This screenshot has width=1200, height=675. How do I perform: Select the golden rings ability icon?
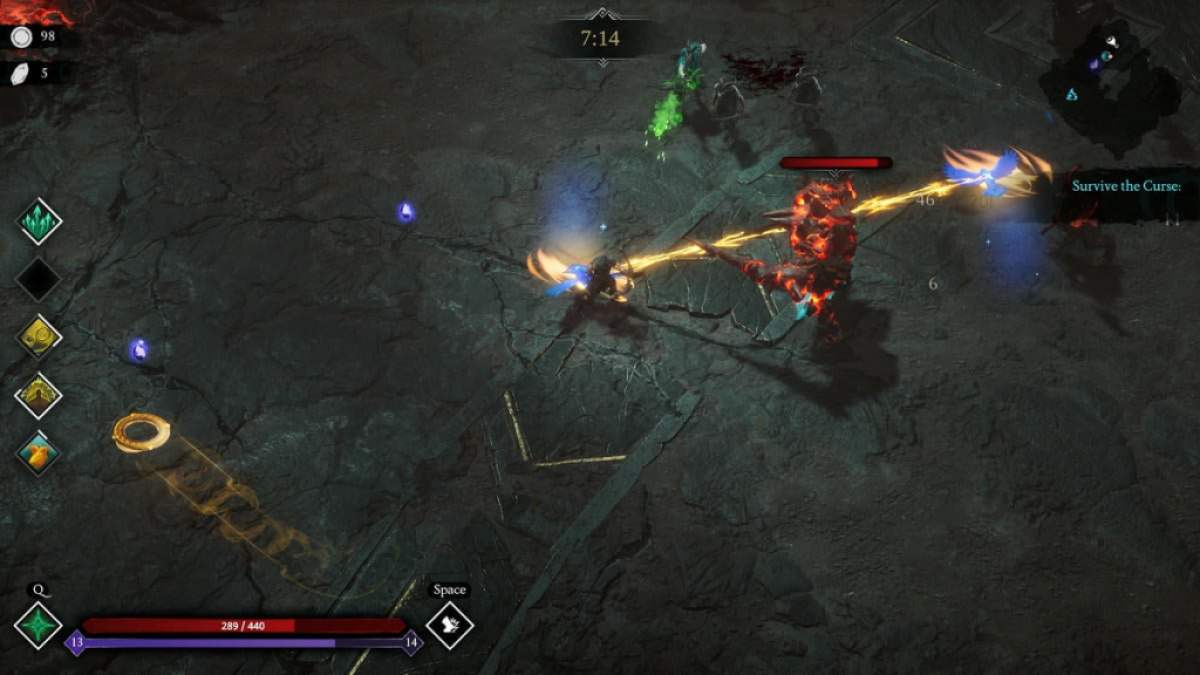pyautogui.click(x=40, y=337)
